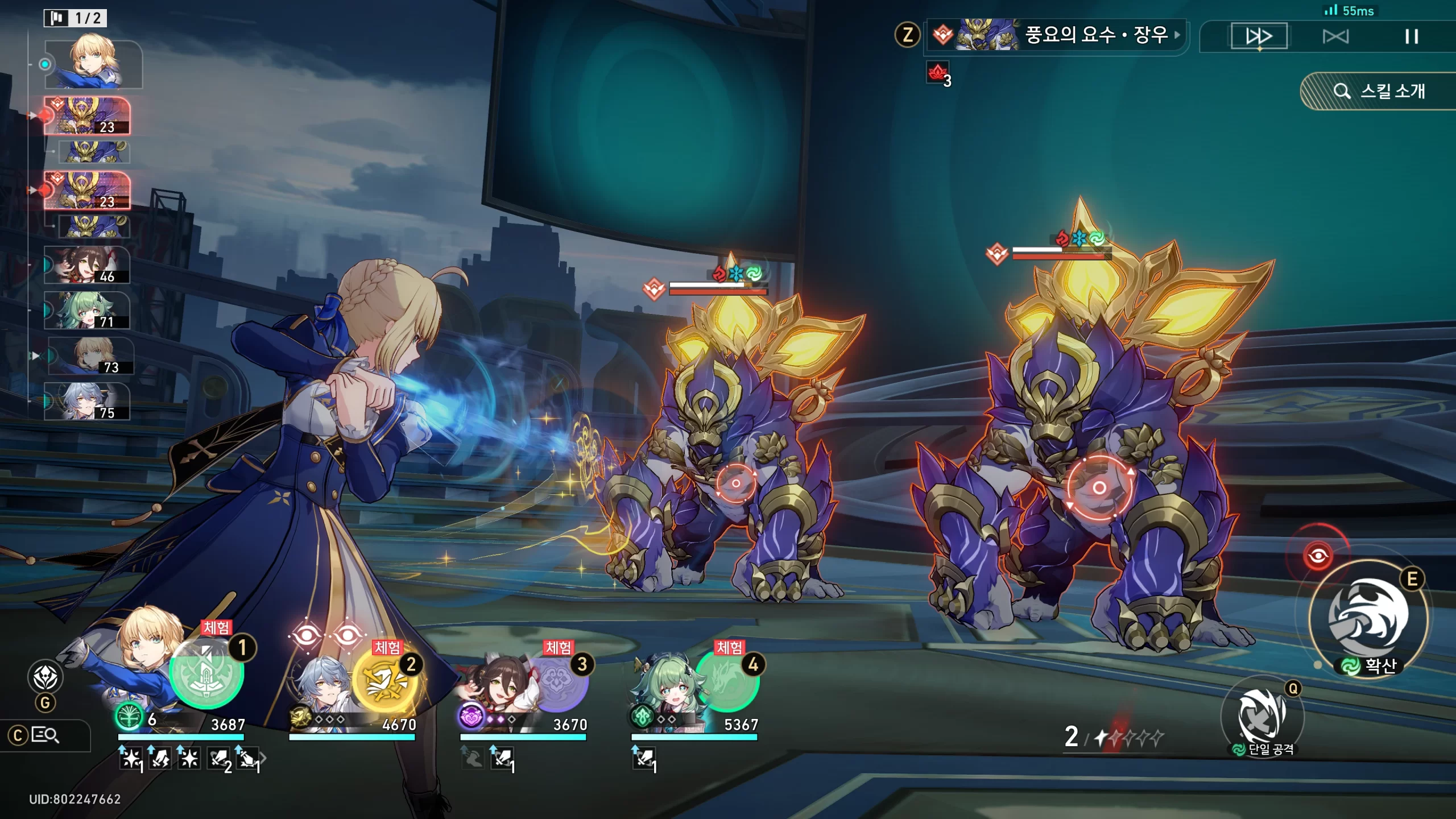Image resolution: width=1456 pixels, height=819 pixels.
Task: Target the right enemy's red lock-on marker
Action: 1099,487
